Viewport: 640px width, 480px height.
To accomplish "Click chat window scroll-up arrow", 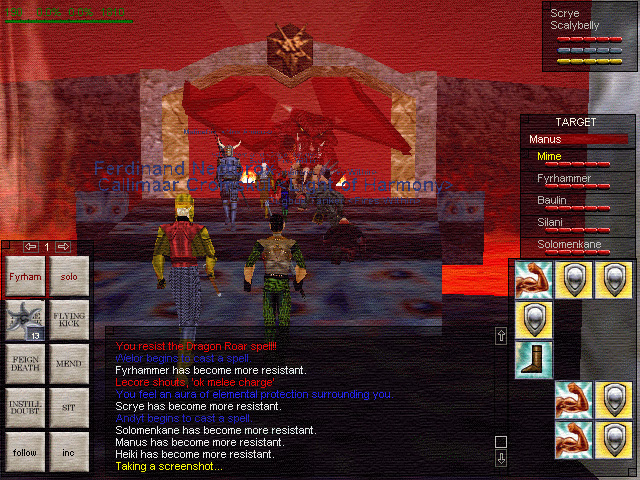I will 501,336.
